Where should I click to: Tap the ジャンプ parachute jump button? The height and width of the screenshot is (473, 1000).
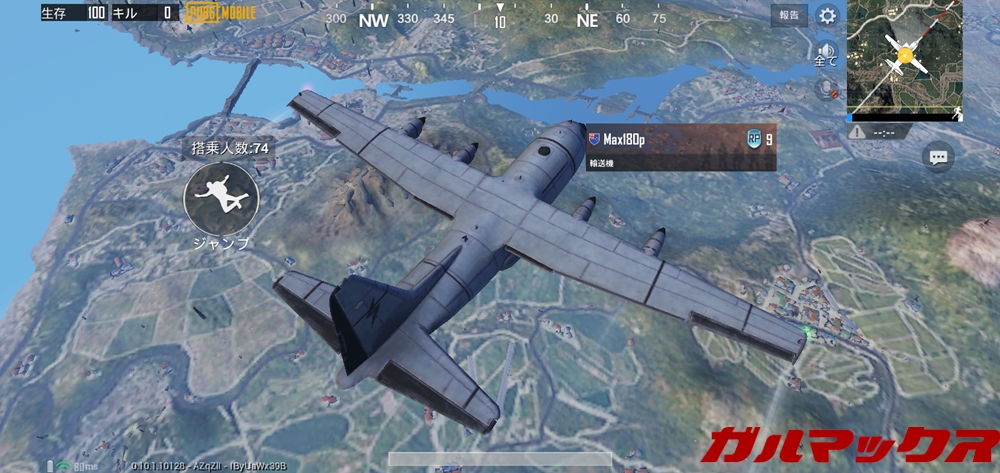[221, 198]
